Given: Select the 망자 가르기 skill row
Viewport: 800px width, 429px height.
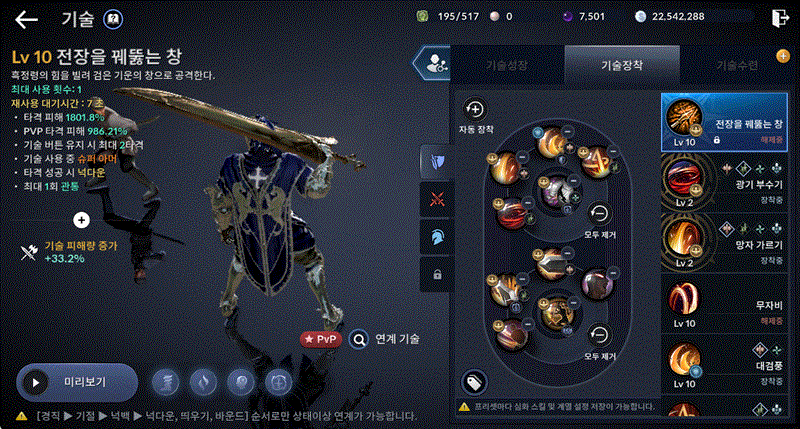Looking at the screenshot, I should coord(728,240).
